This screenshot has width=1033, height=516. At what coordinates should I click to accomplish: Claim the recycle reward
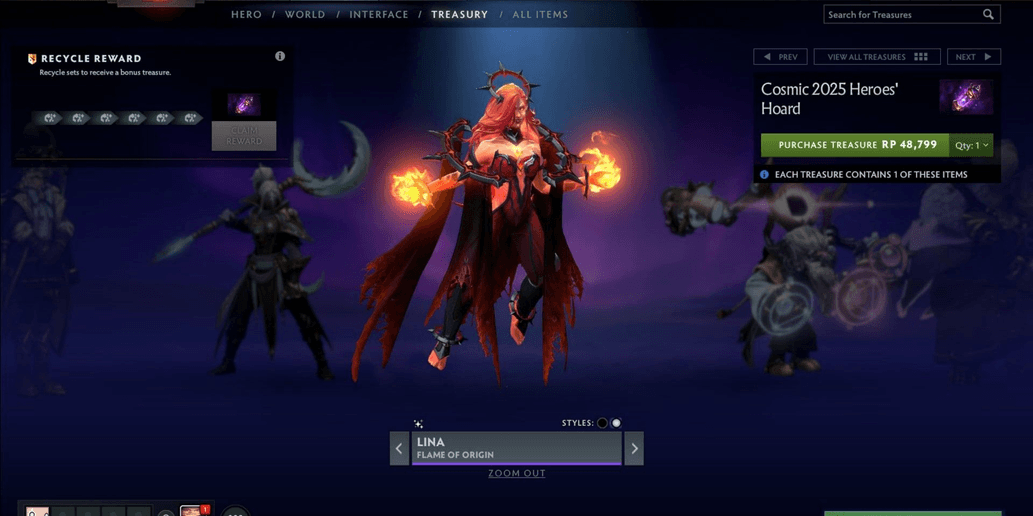pyautogui.click(x=244, y=136)
